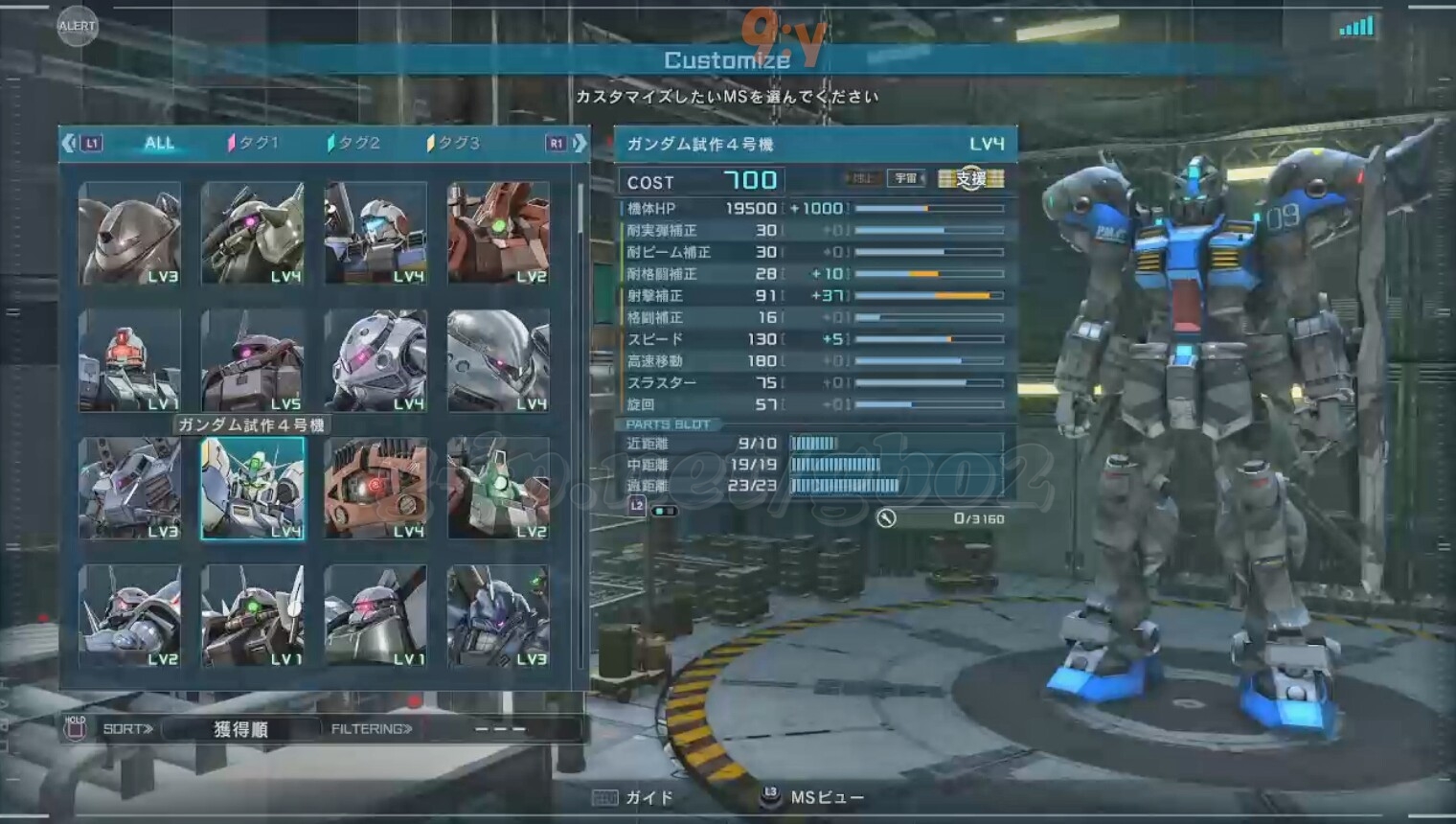Choose the highlighted ガンダム試作4号機 thumbnail

click(x=253, y=489)
